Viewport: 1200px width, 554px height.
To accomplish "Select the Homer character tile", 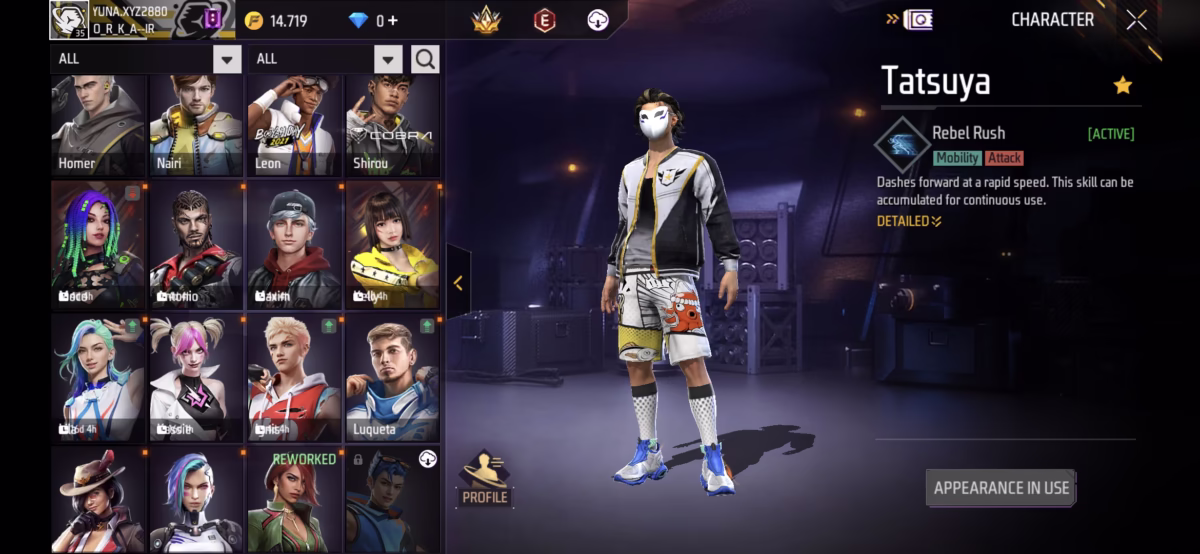I will 98,127.
